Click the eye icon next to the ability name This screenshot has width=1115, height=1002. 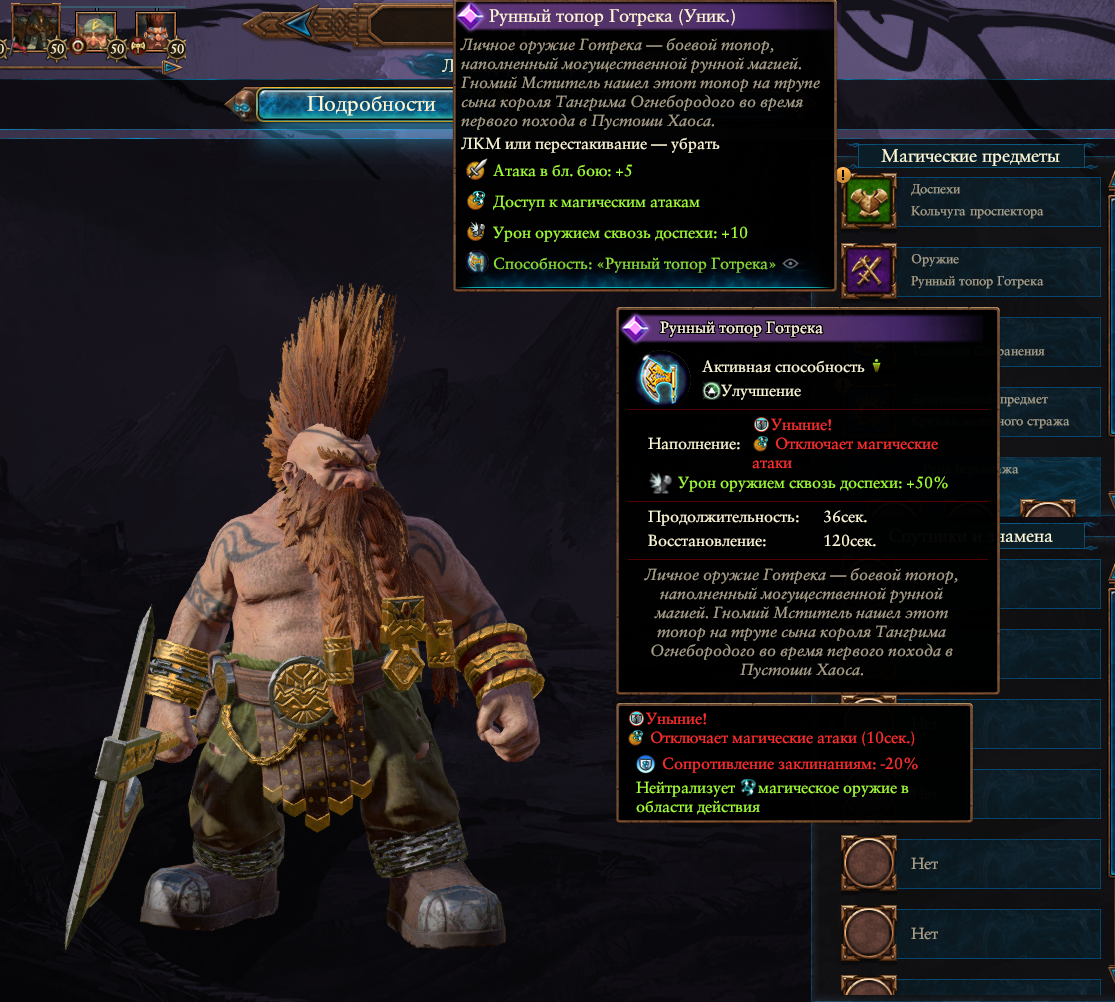pyautogui.click(x=791, y=264)
